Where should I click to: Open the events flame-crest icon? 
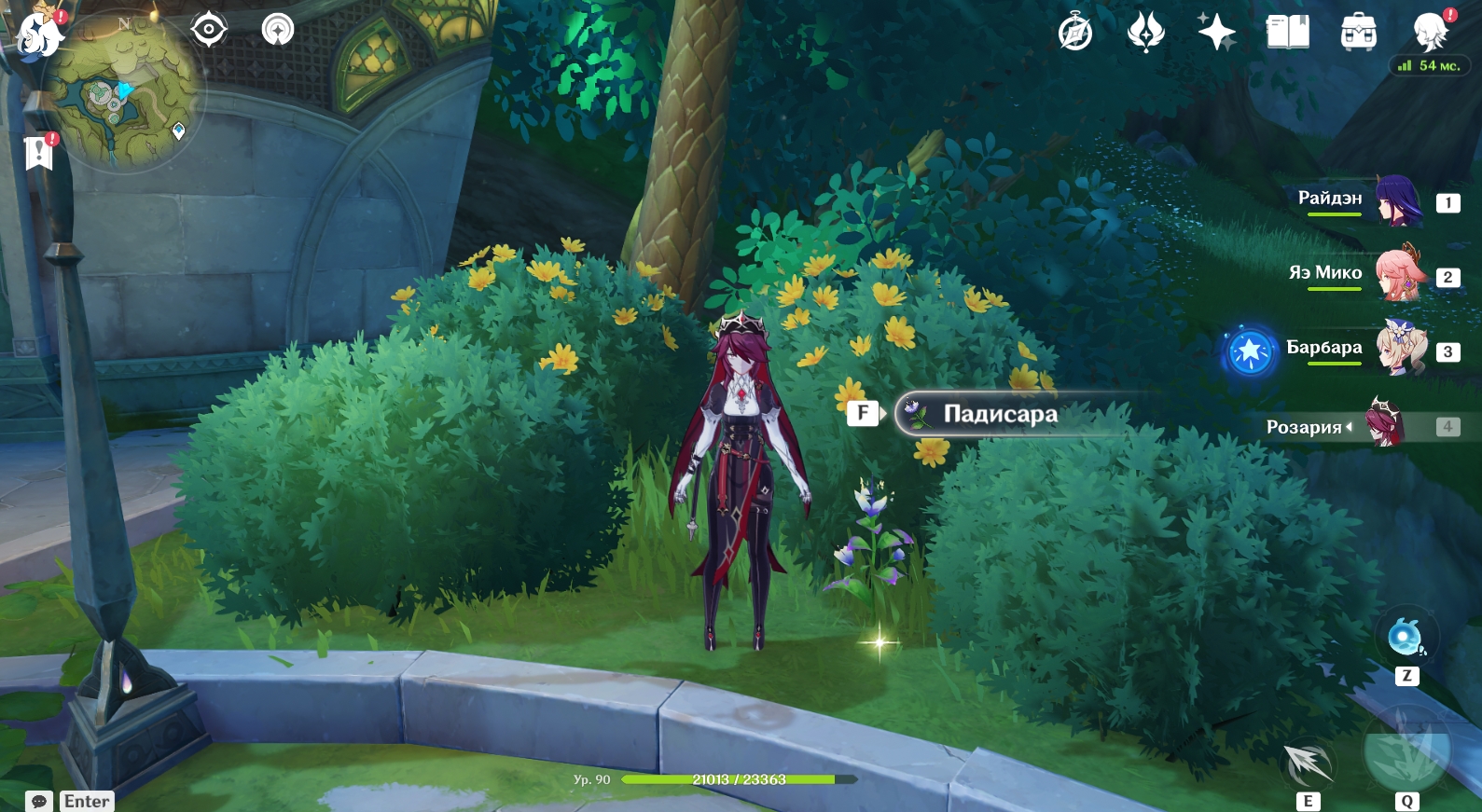1145,33
